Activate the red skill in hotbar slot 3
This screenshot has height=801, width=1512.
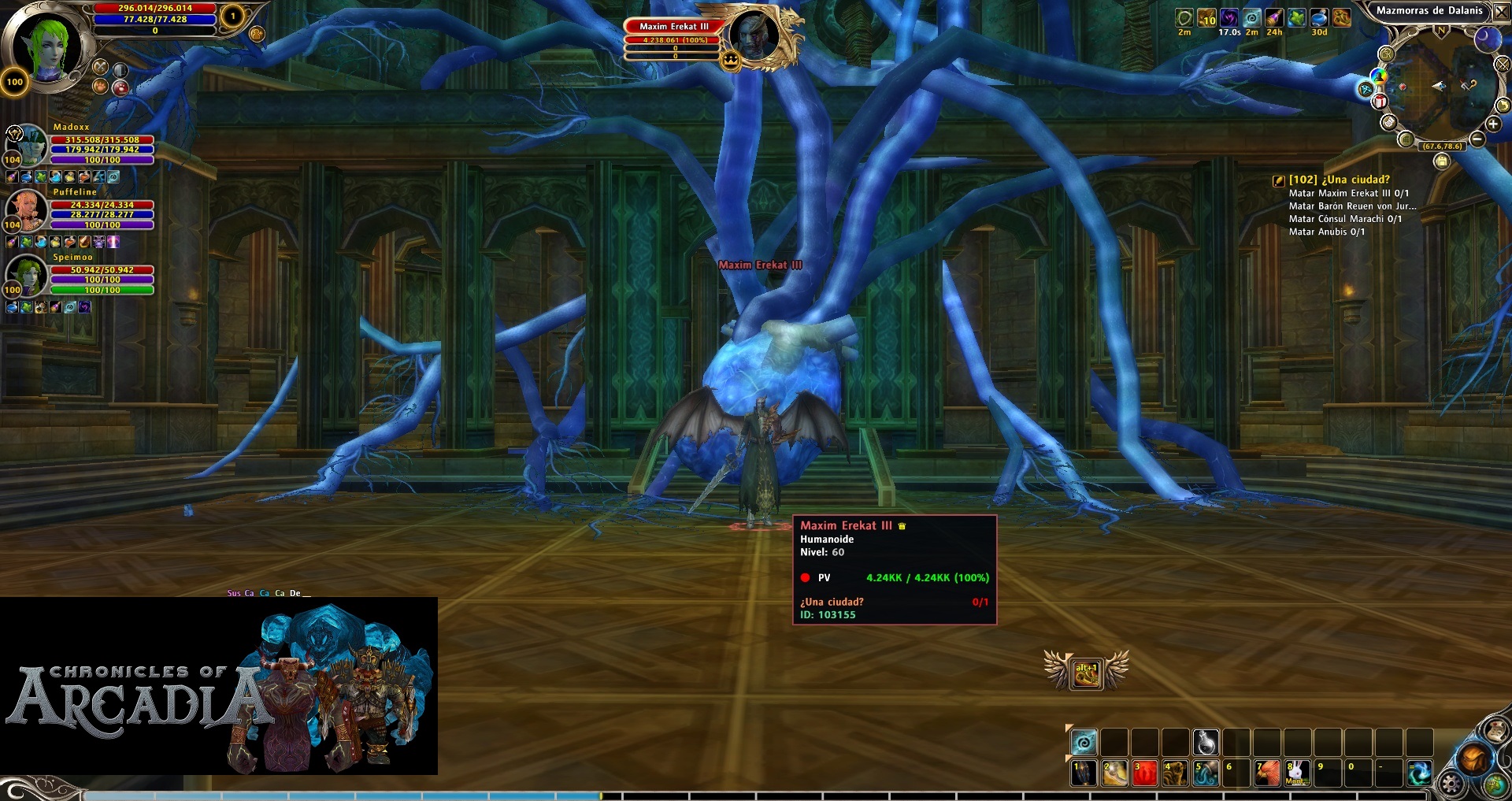(x=1144, y=773)
